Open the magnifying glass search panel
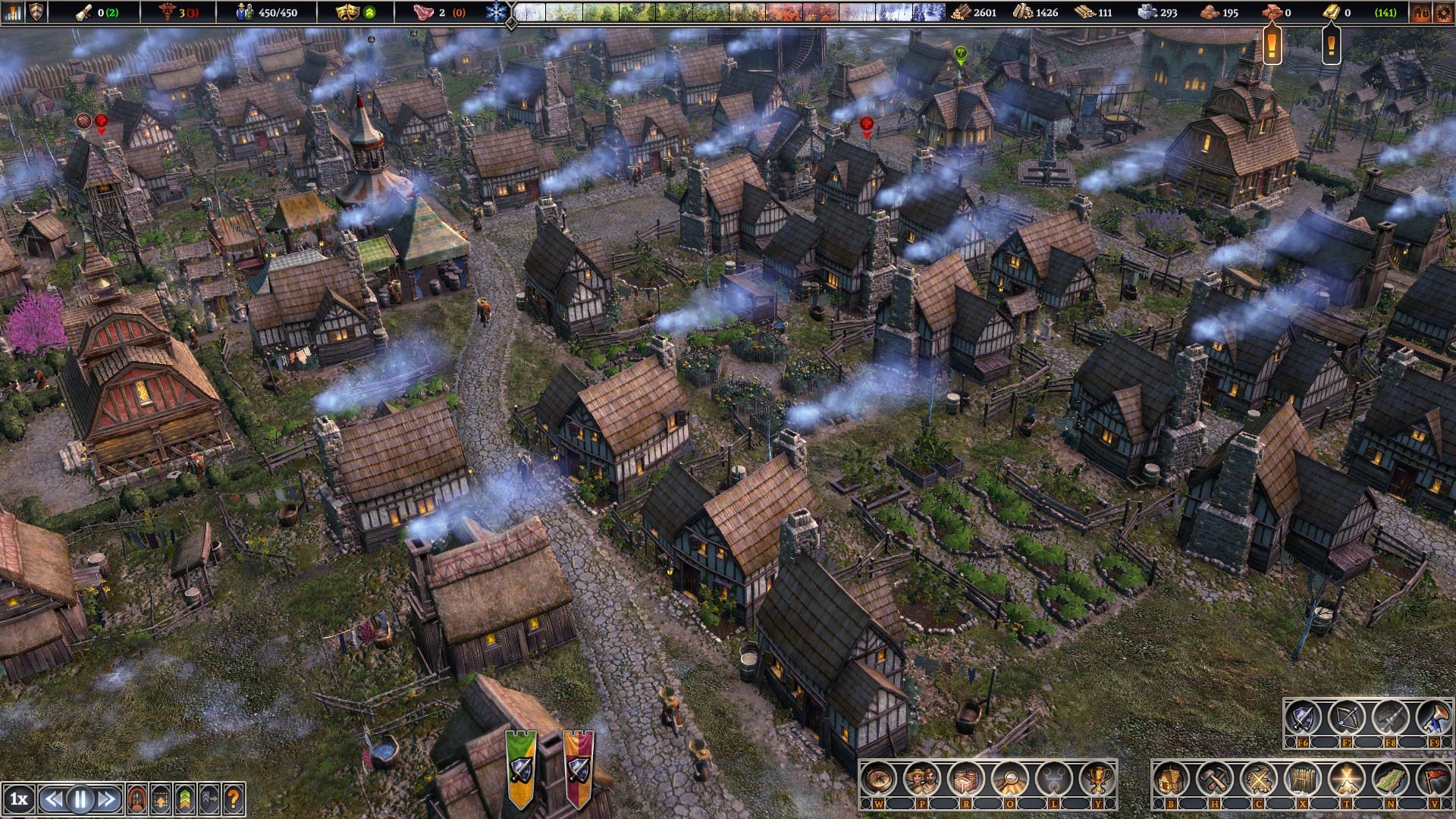1456x819 pixels. pos(1009,779)
